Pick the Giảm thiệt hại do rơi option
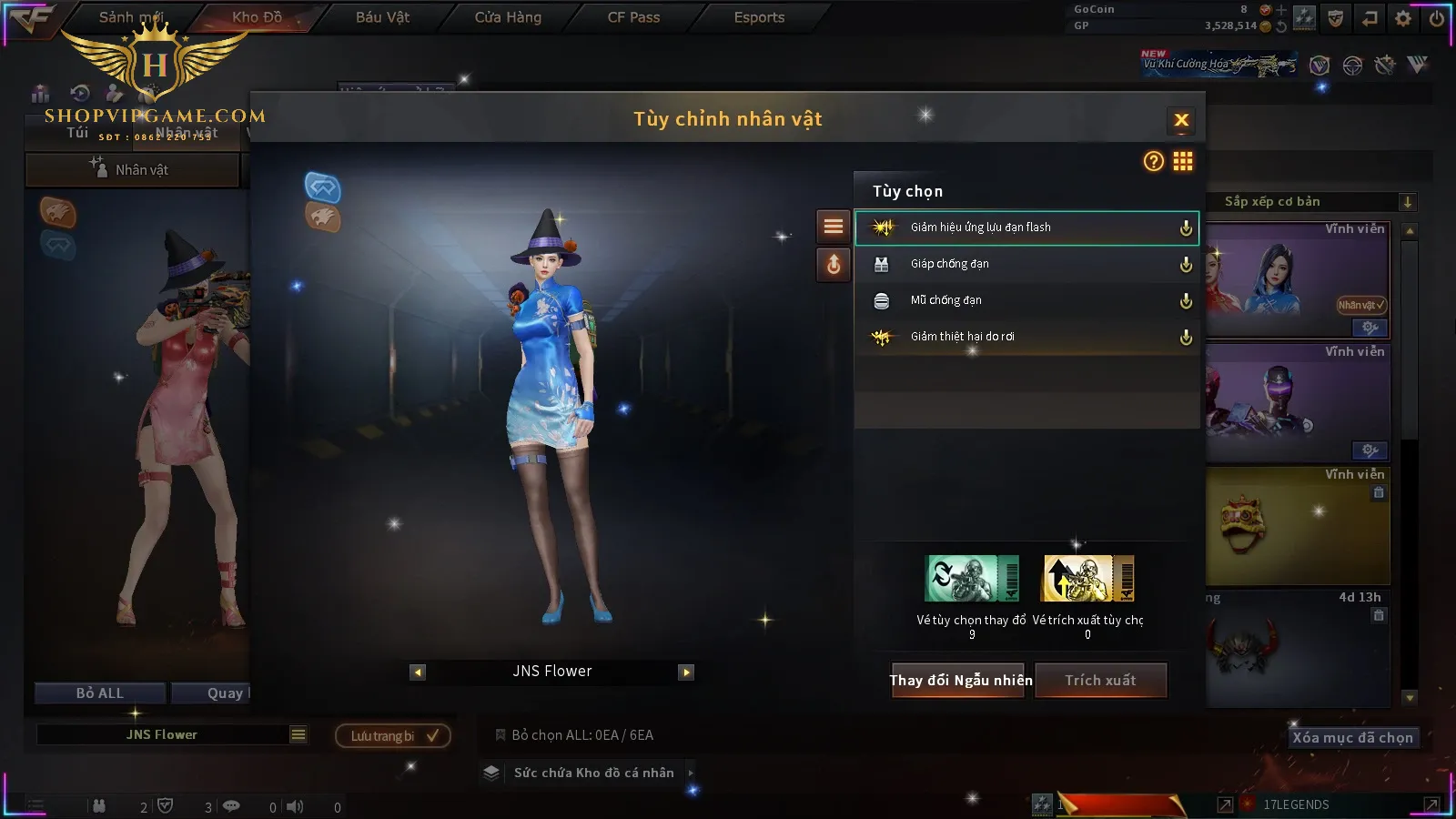Viewport: 1456px width, 819px height. pyautogui.click(x=1026, y=337)
